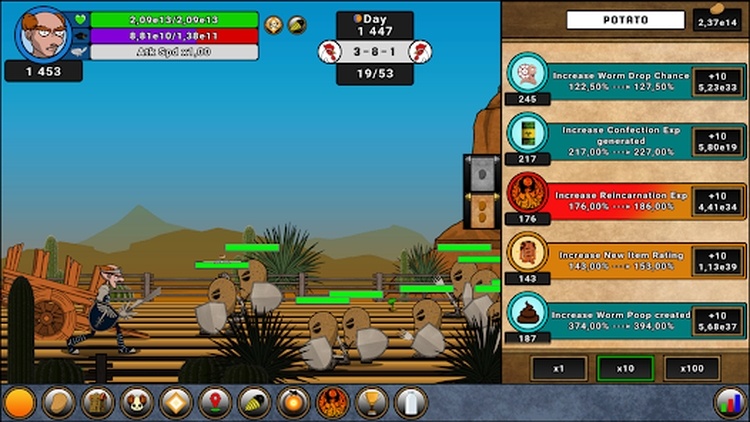Go to previous stage with left rooster arrow
The height and width of the screenshot is (422, 750).
[328, 51]
